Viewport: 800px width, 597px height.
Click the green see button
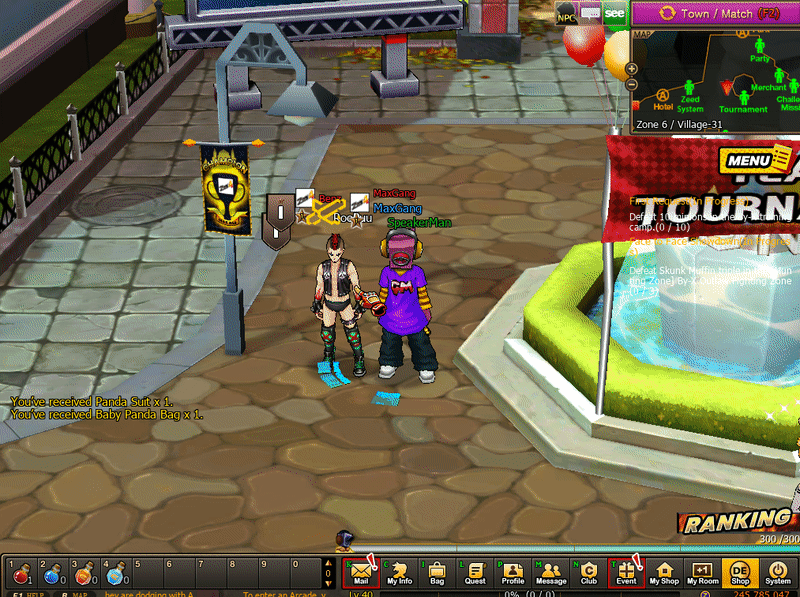pos(614,14)
